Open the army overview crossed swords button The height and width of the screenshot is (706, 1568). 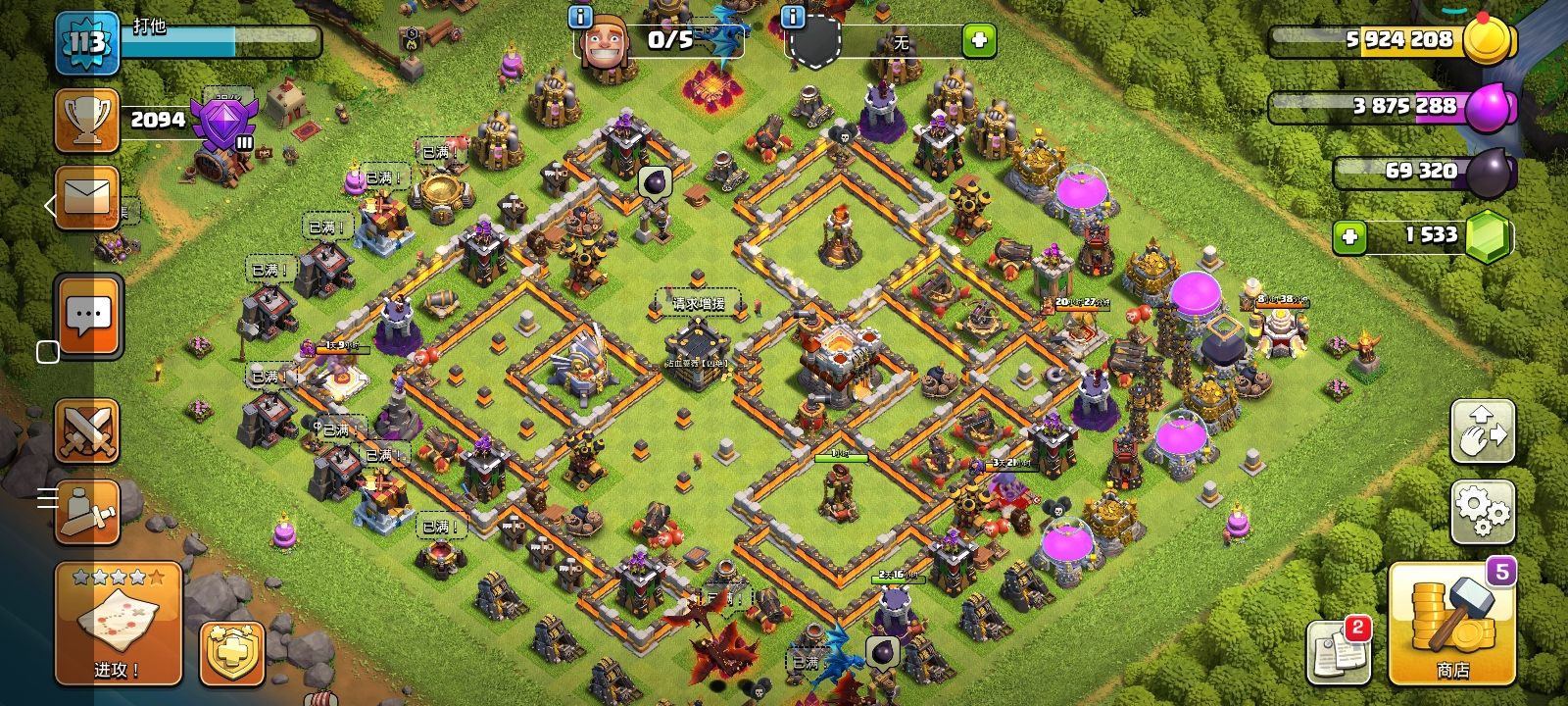pos(87,431)
